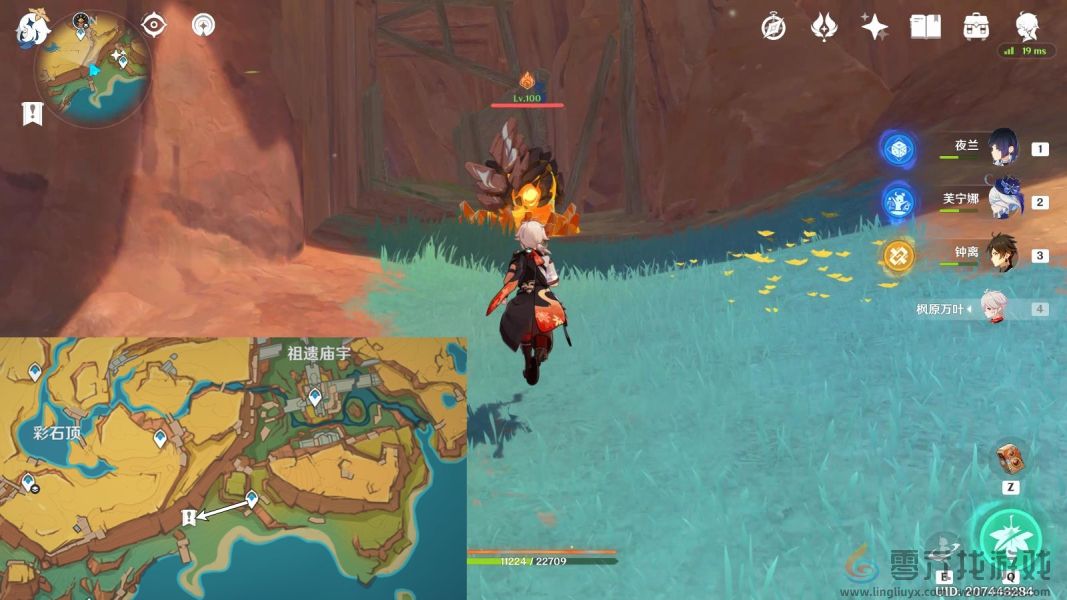Viewport: 1067px width, 600px height.
Task: Switch to party member 芙宁娜
Action: click(x=1003, y=201)
